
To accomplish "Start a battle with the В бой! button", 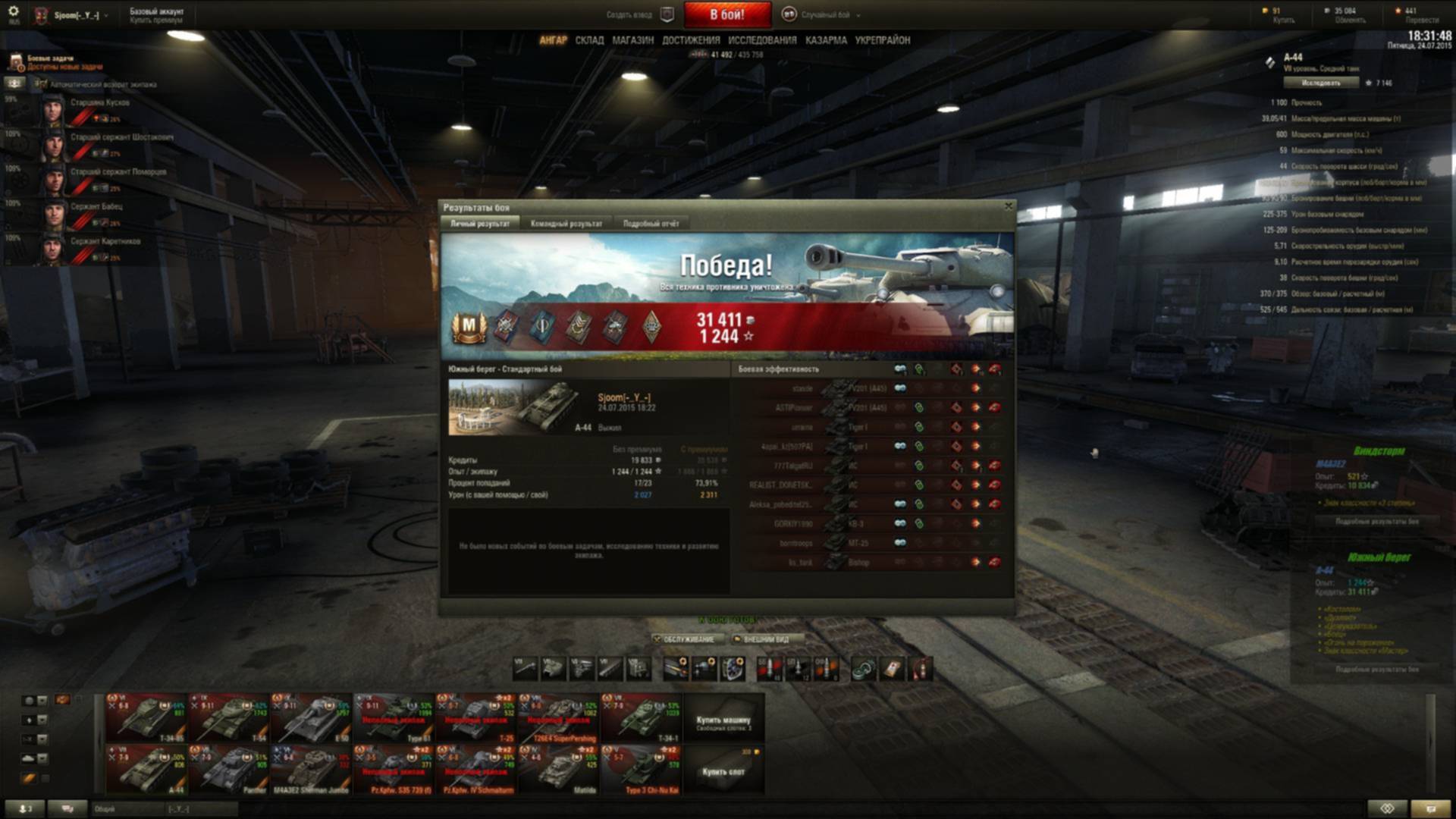I will [x=726, y=14].
